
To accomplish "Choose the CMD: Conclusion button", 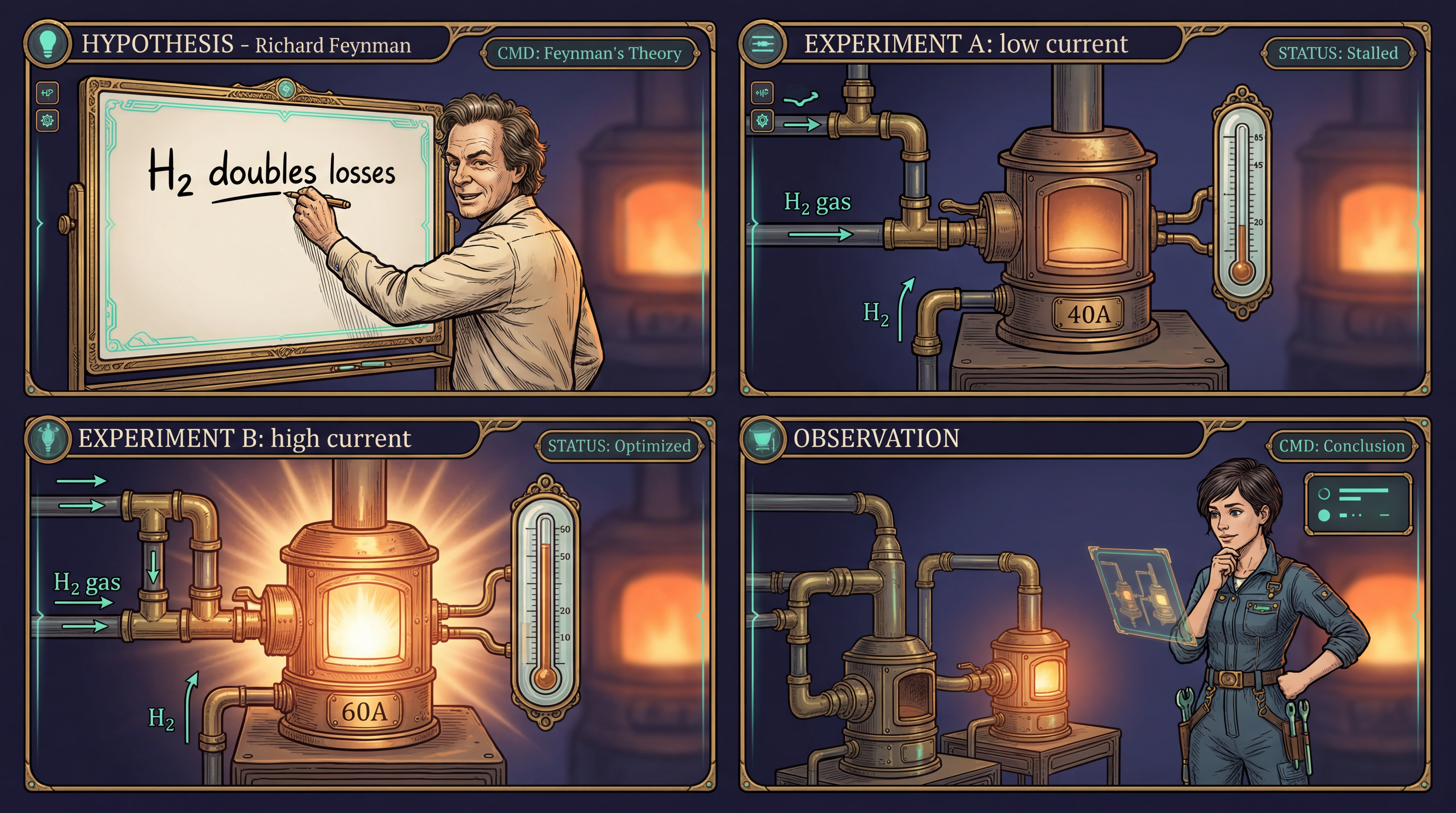I will click(1341, 446).
